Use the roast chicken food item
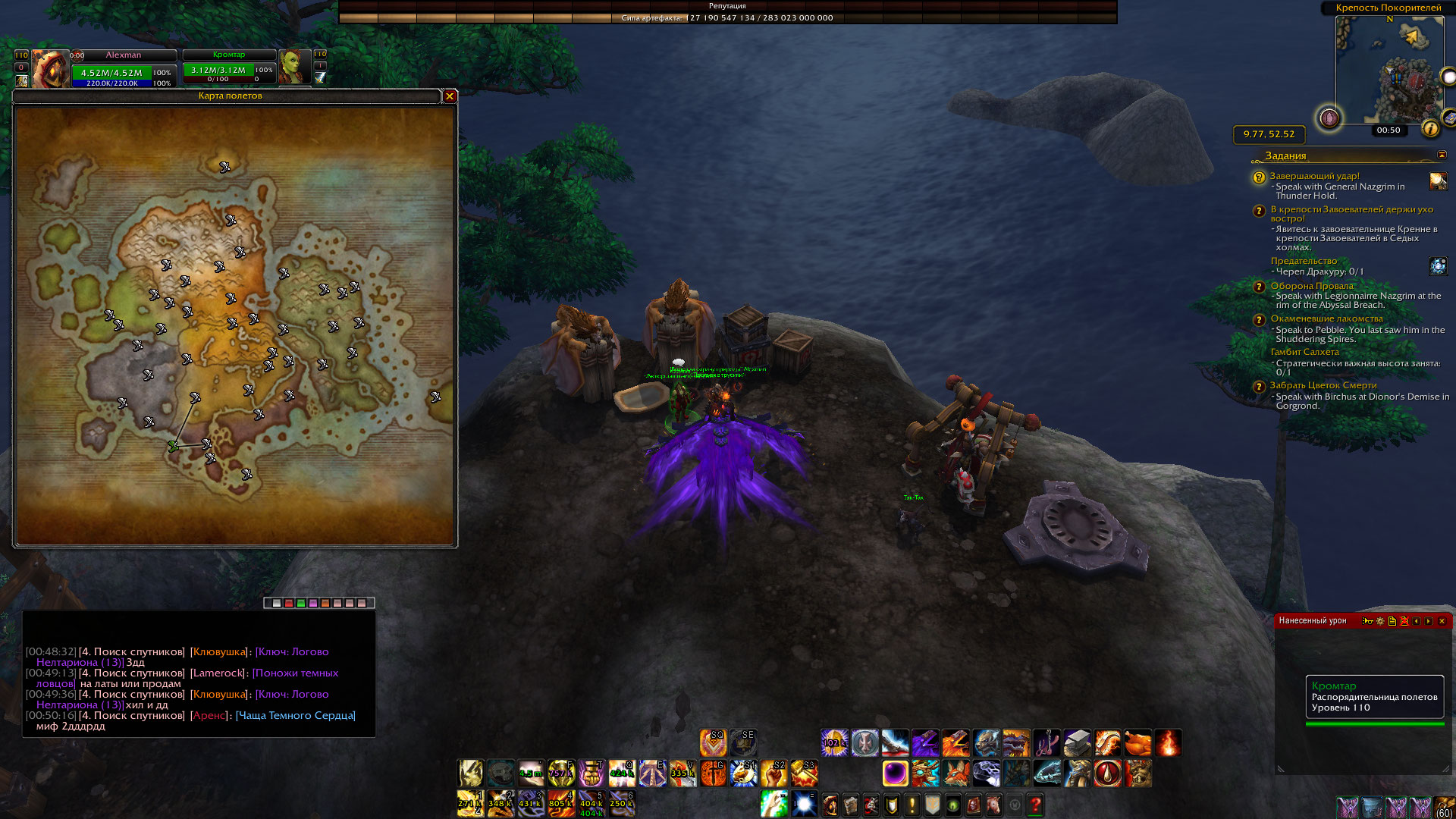1456x819 pixels. tap(1137, 743)
